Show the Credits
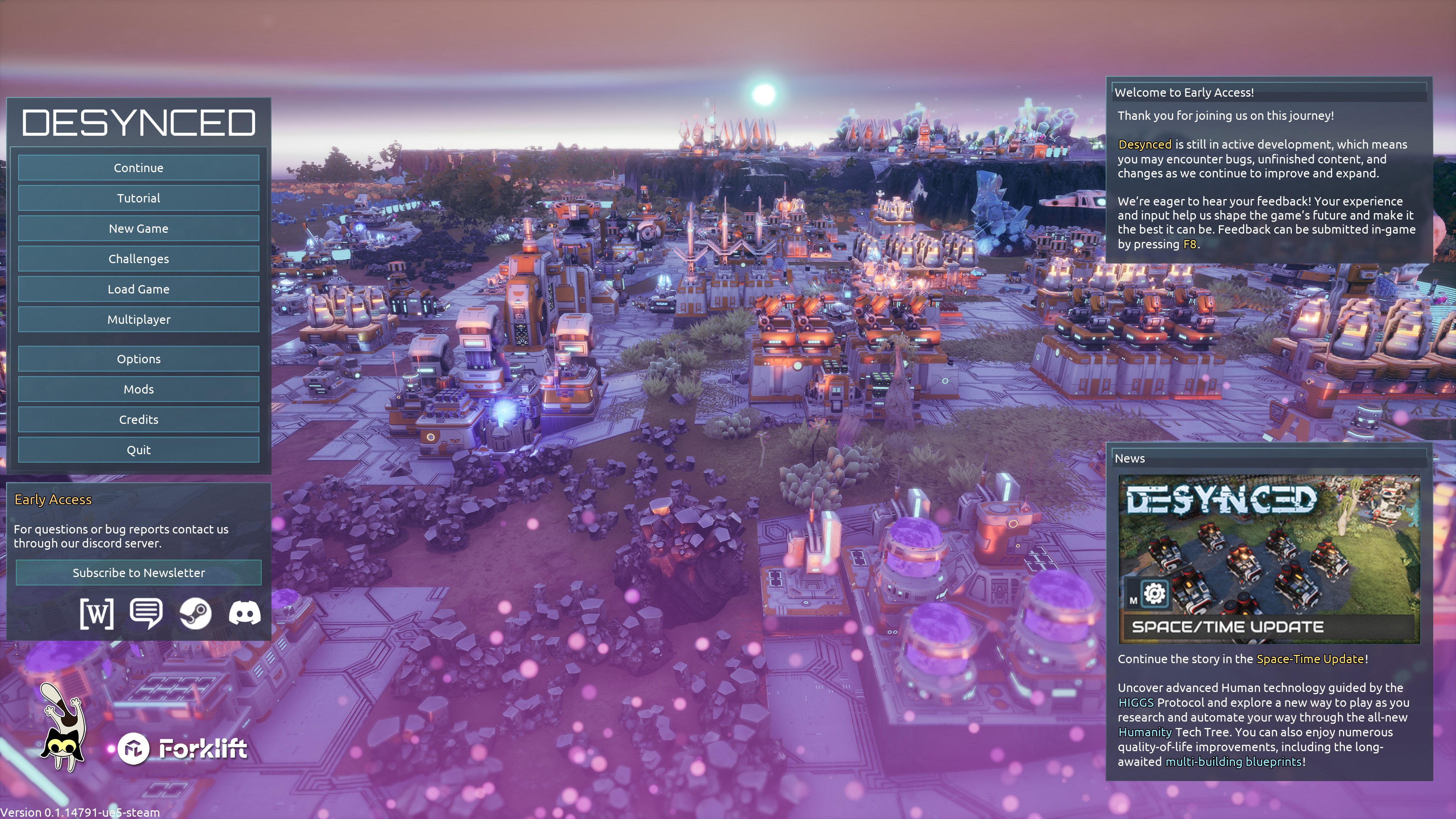The image size is (1456, 819). point(138,419)
